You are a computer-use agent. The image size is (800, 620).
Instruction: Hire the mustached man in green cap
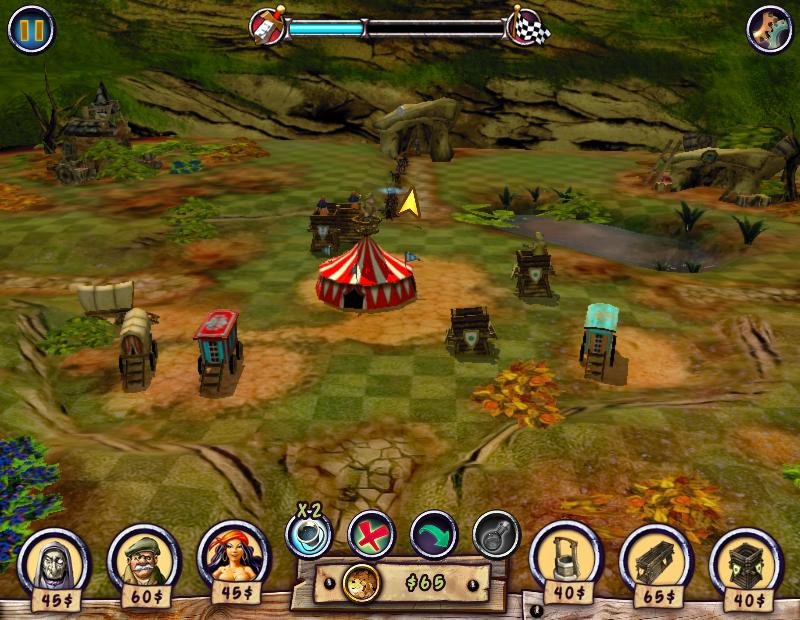pyautogui.click(x=143, y=560)
